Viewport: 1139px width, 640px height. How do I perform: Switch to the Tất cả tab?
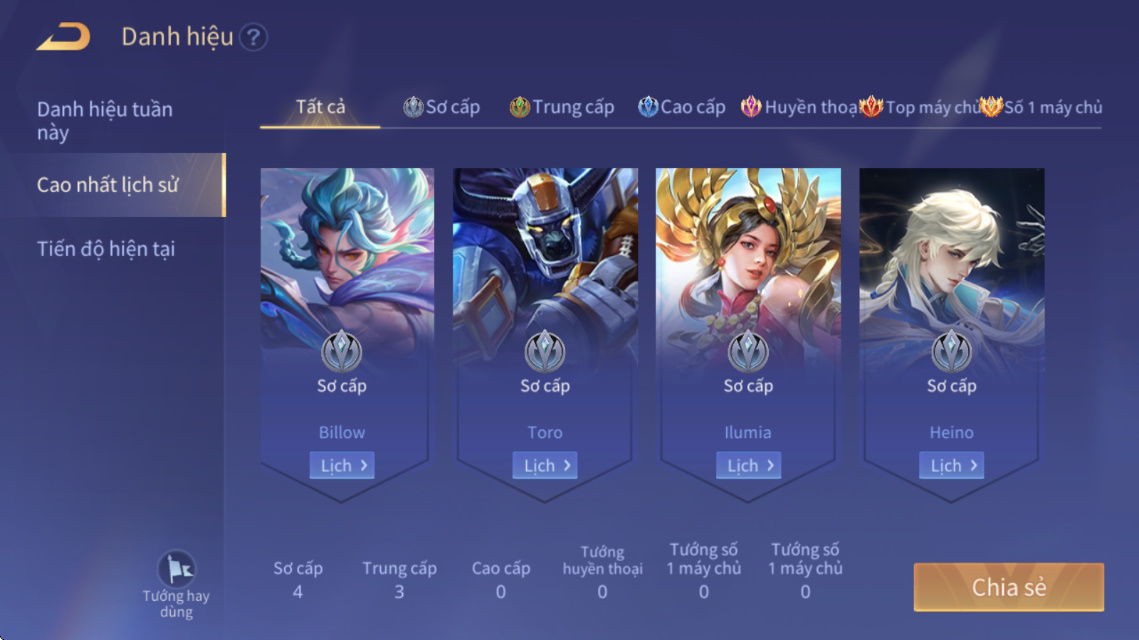pyautogui.click(x=320, y=107)
